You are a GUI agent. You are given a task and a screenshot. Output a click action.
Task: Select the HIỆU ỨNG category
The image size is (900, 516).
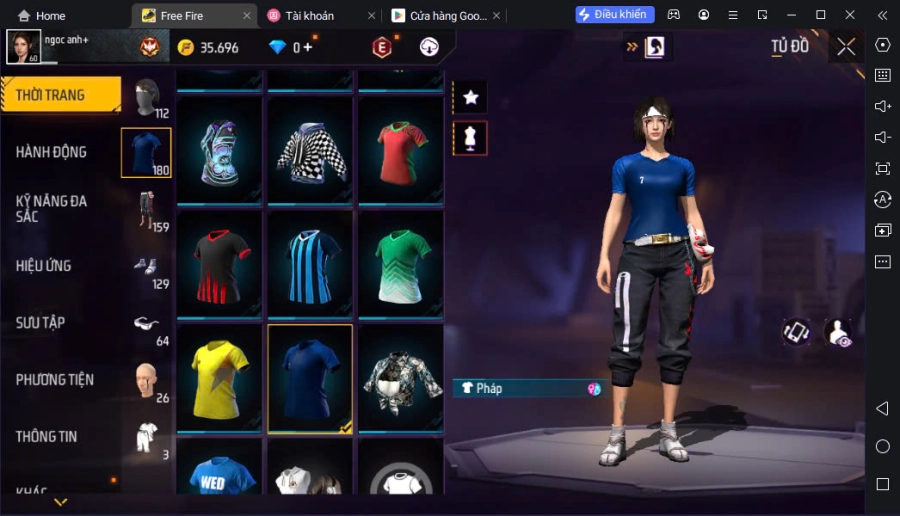[x=44, y=266]
